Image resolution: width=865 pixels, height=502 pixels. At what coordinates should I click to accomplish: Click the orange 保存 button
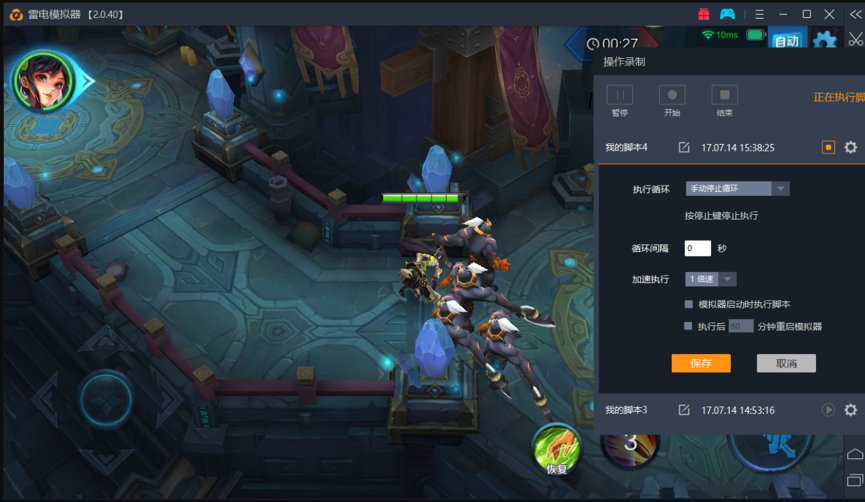coord(701,363)
